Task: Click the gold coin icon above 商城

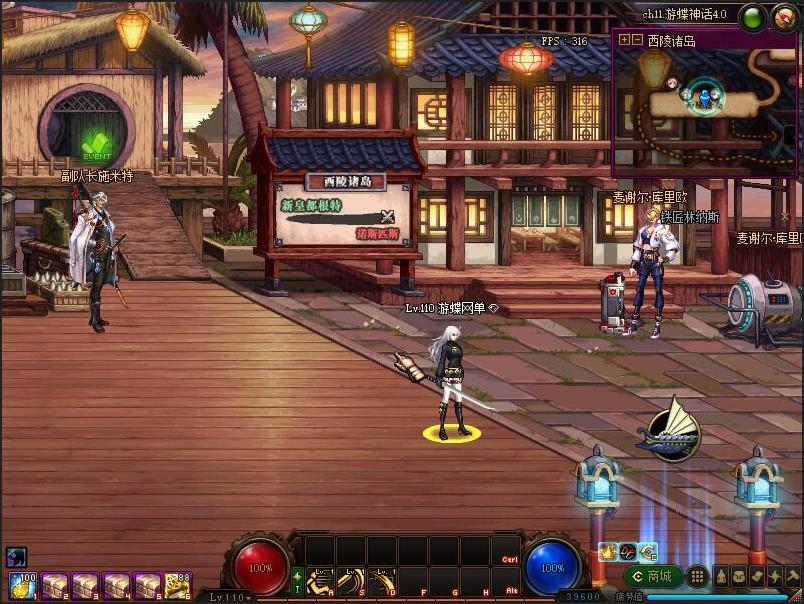Action: tap(647, 551)
